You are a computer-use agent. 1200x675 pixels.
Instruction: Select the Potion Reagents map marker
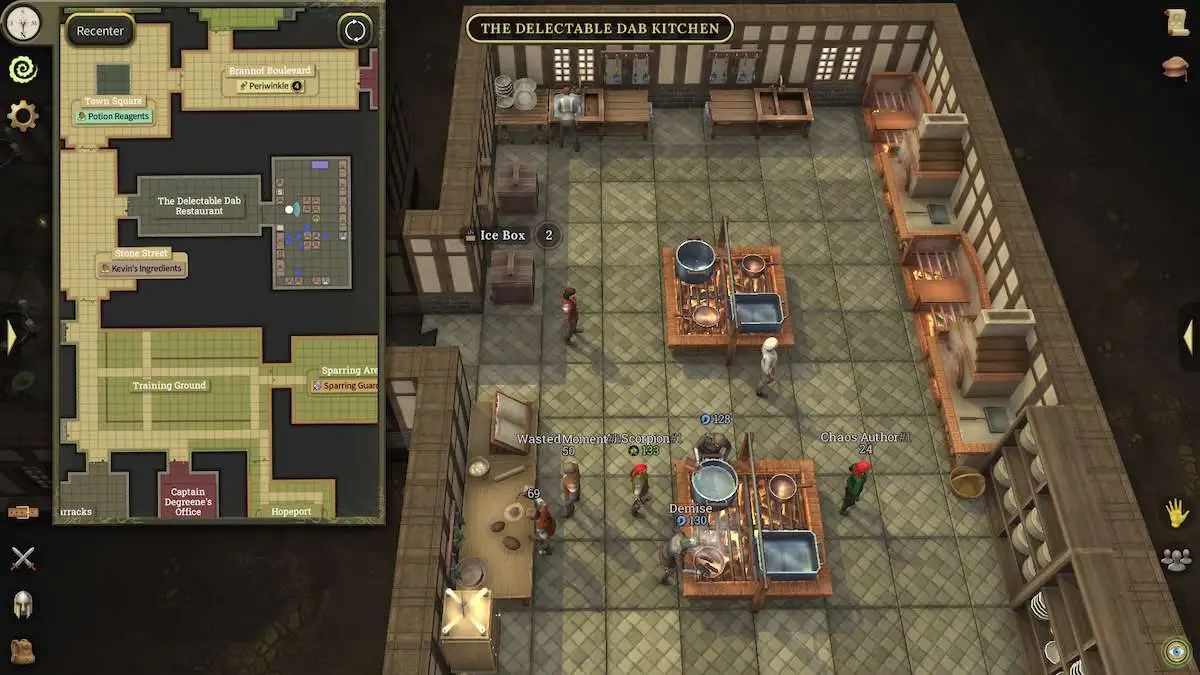[x=114, y=116]
